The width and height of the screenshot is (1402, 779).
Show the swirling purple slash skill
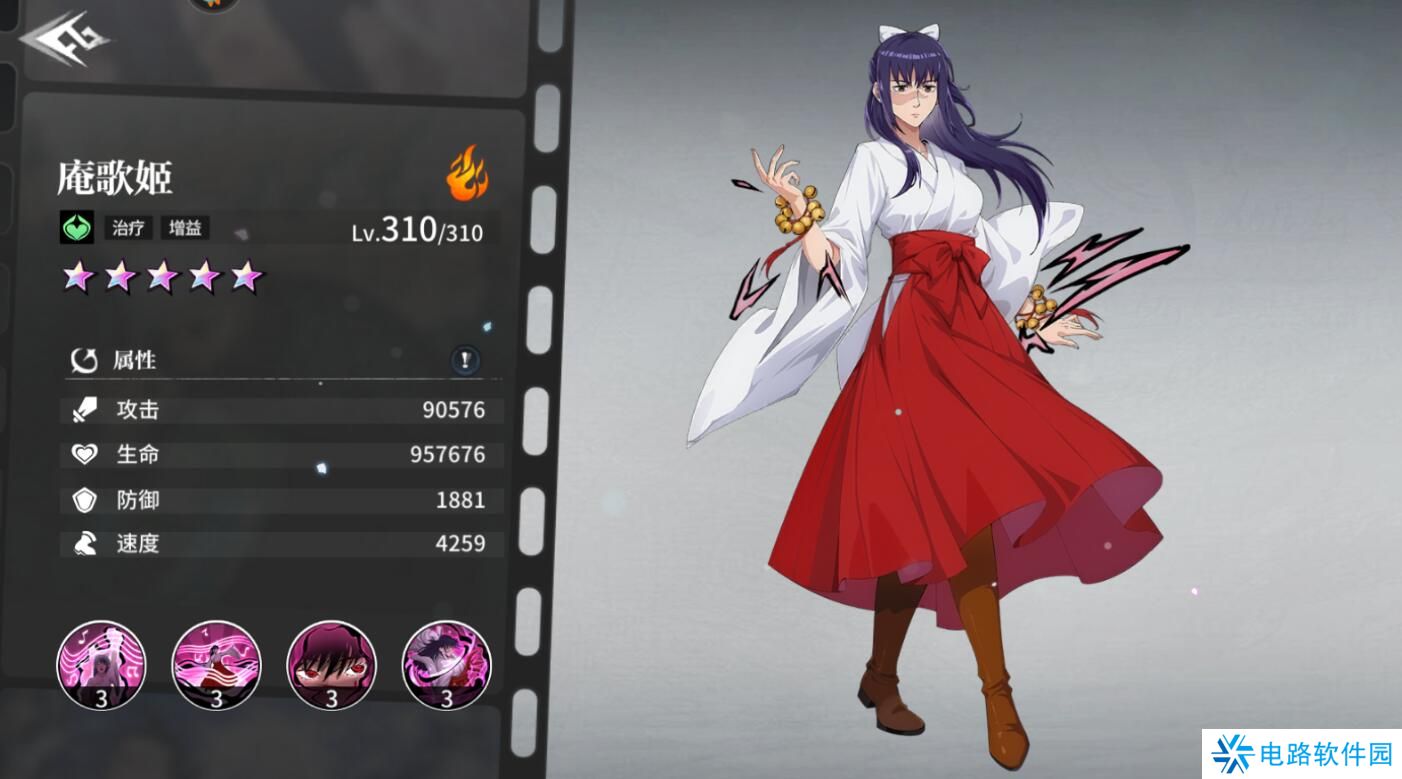coord(446,665)
